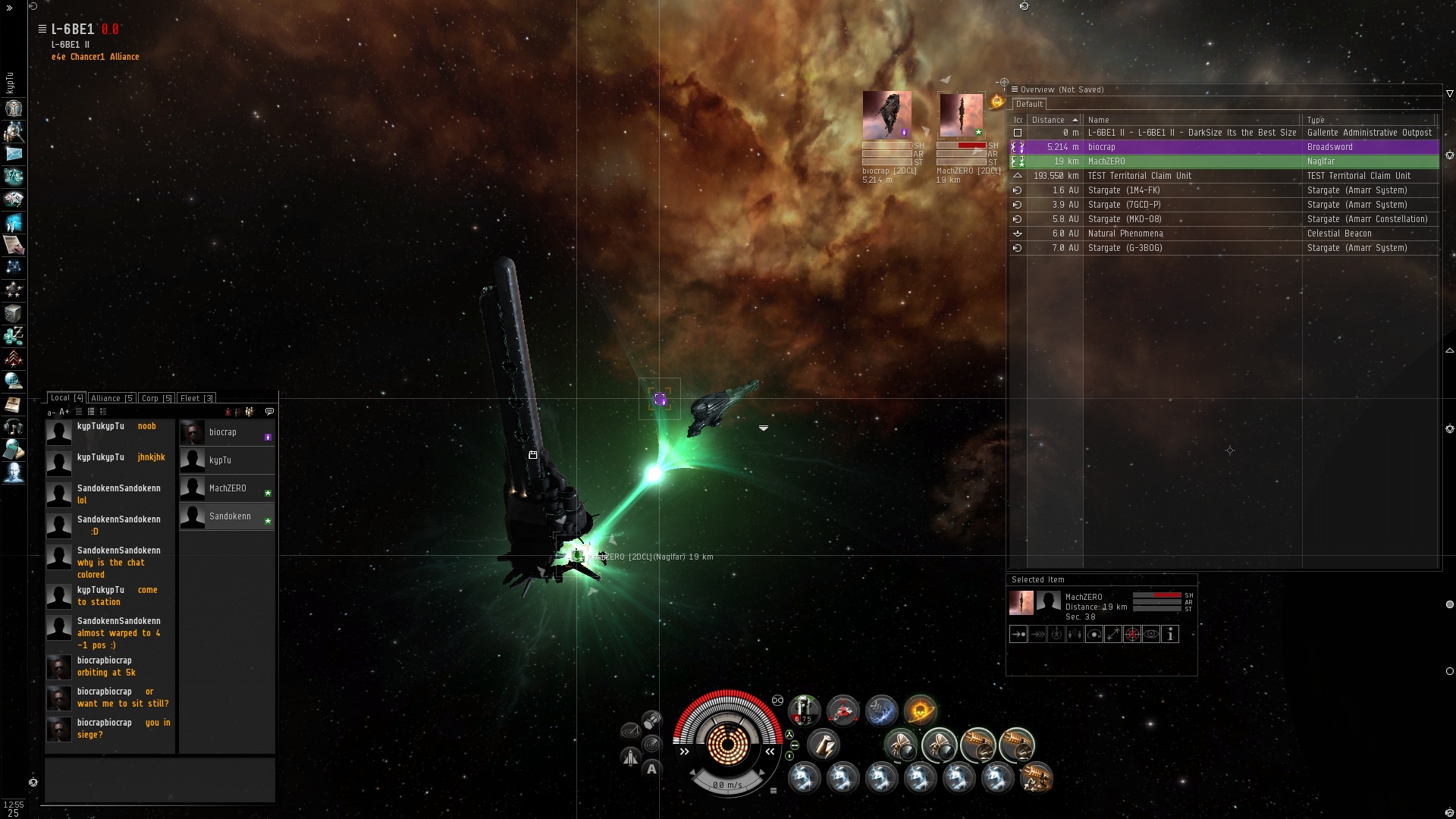Toggle the autopilot A button
The width and height of the screenshot is (1456, 819).
(651, 769)
